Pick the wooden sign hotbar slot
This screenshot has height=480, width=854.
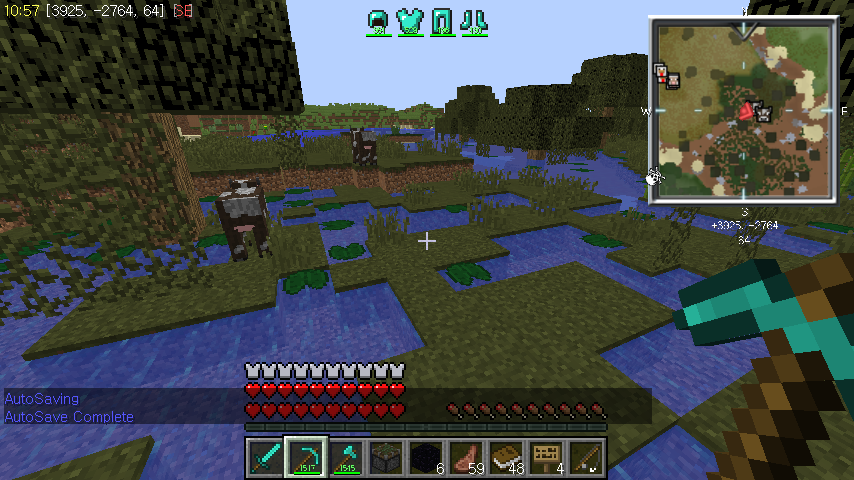545,459
